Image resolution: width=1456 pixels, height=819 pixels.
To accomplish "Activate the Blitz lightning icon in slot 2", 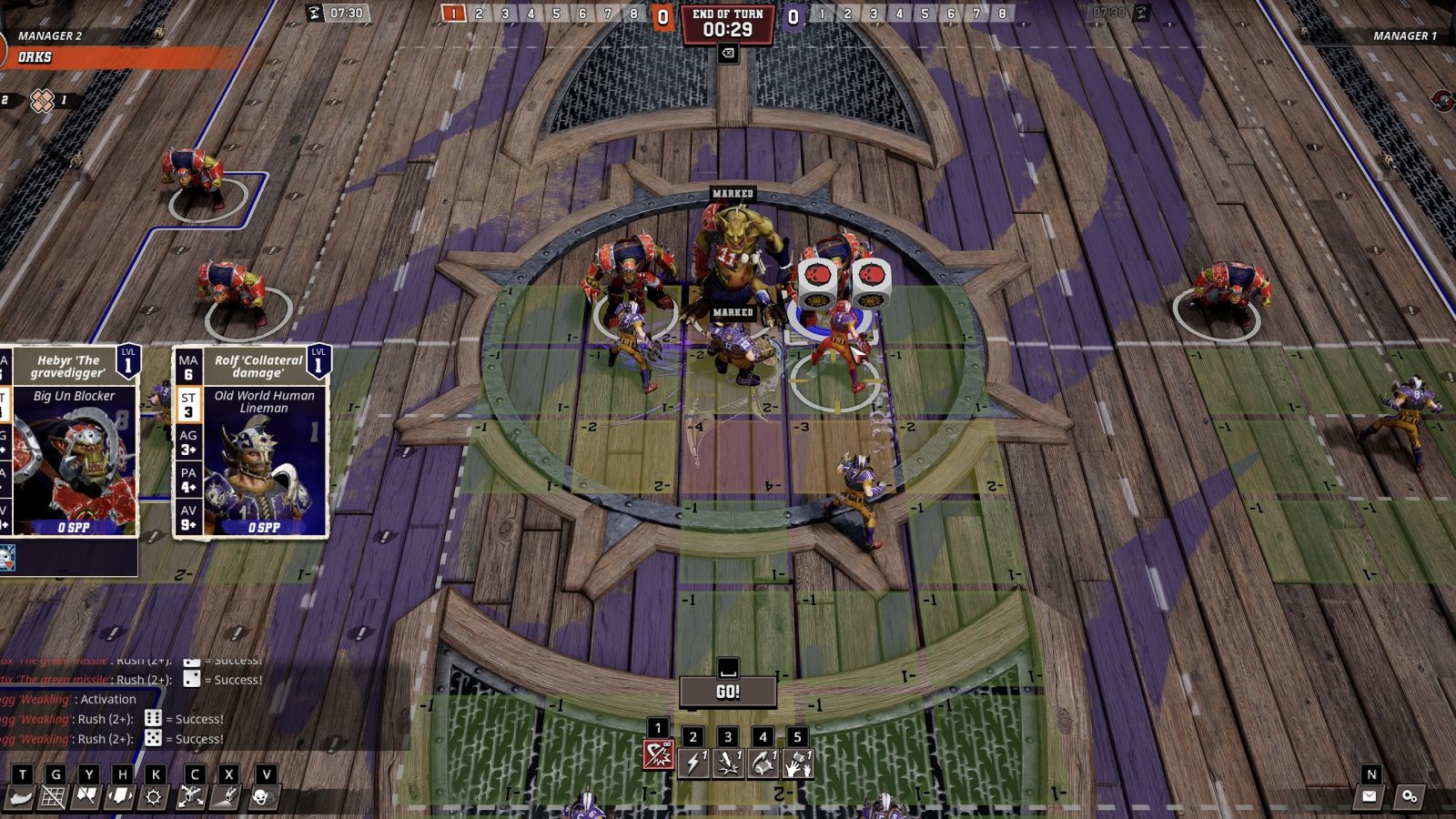I will tap(695, 764).
